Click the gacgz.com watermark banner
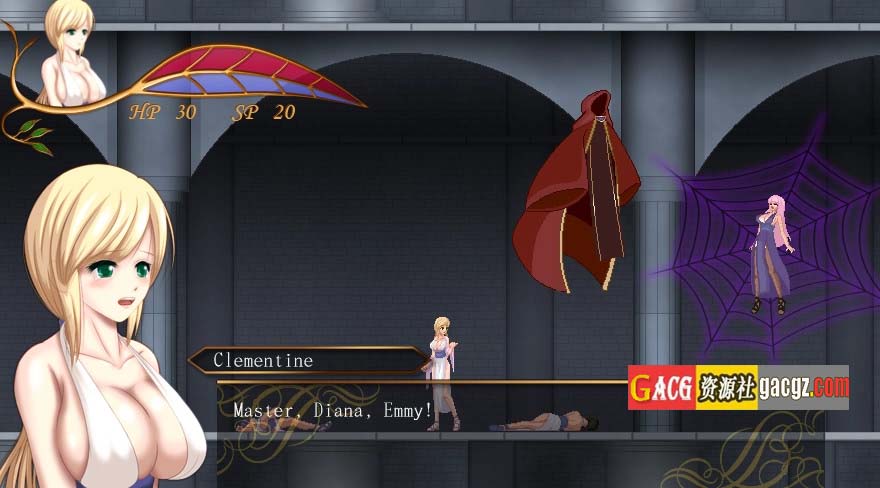The height and width of the screenshot is (488, 880). tap(738, 387)
